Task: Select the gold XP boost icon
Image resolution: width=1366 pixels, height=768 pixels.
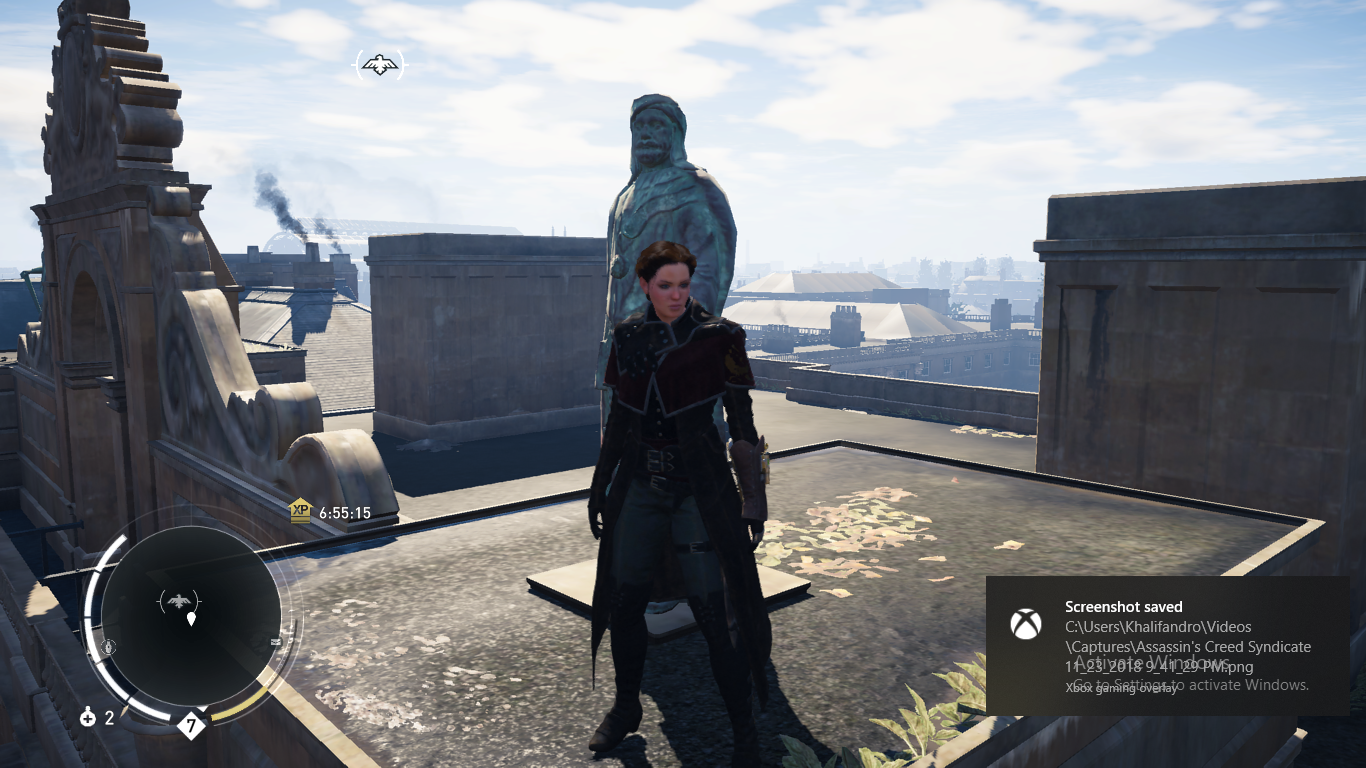Action: [x=300, y=511]
